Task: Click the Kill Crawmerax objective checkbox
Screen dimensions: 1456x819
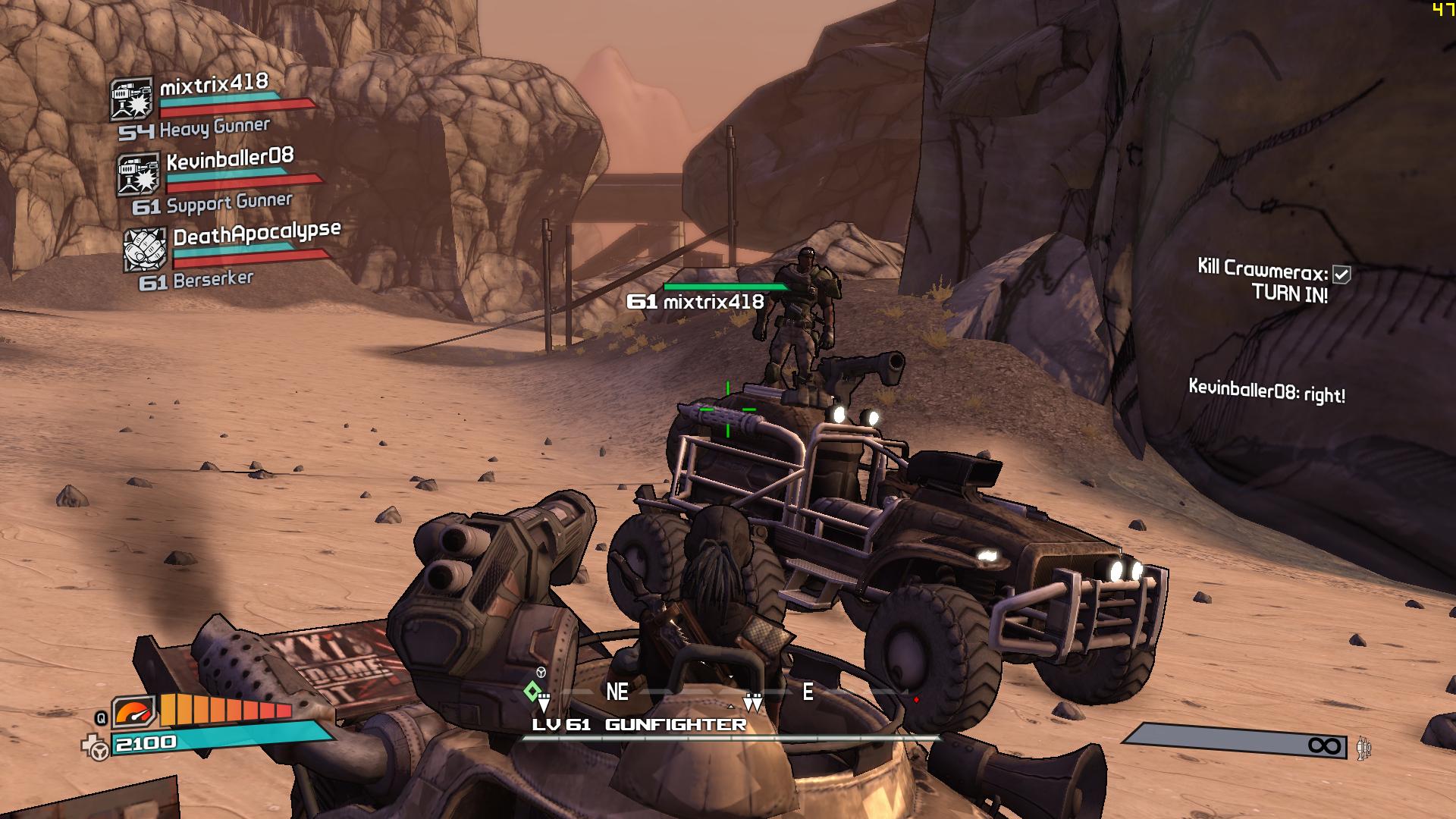Action: [1341, 275]
